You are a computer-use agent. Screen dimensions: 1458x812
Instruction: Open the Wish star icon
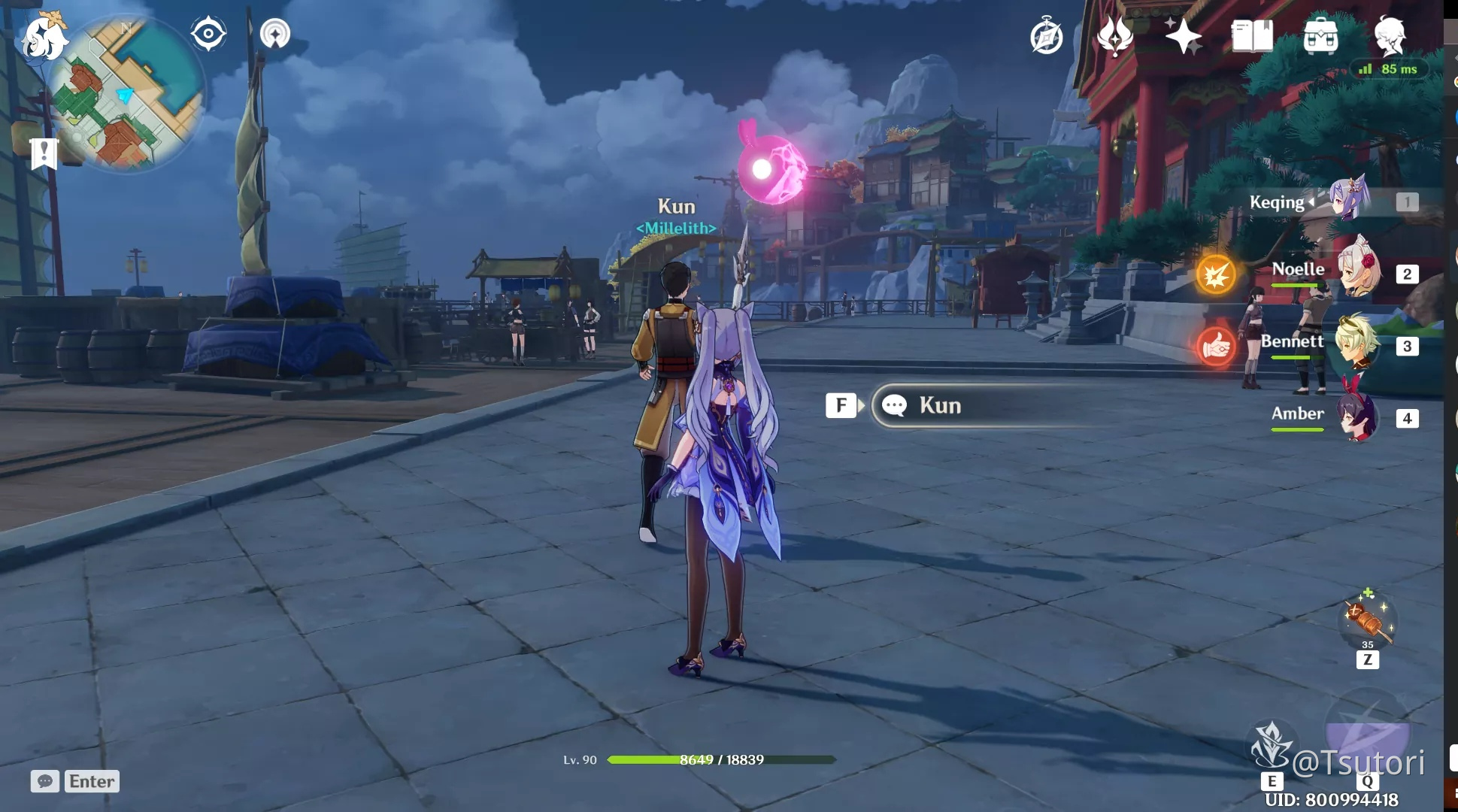[x=1184, y=35]
